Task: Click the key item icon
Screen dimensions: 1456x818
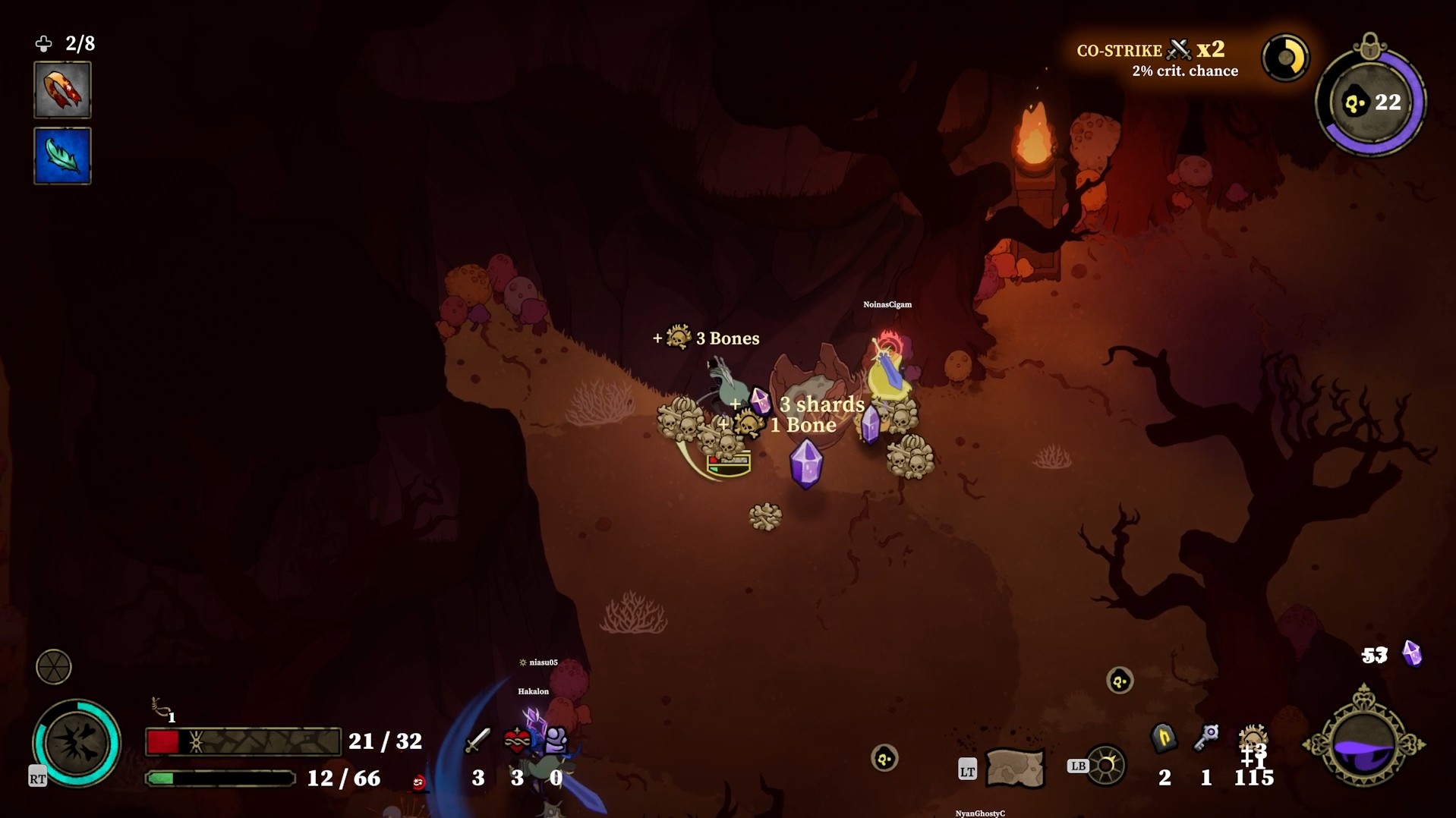Action: coord(1205,738)
